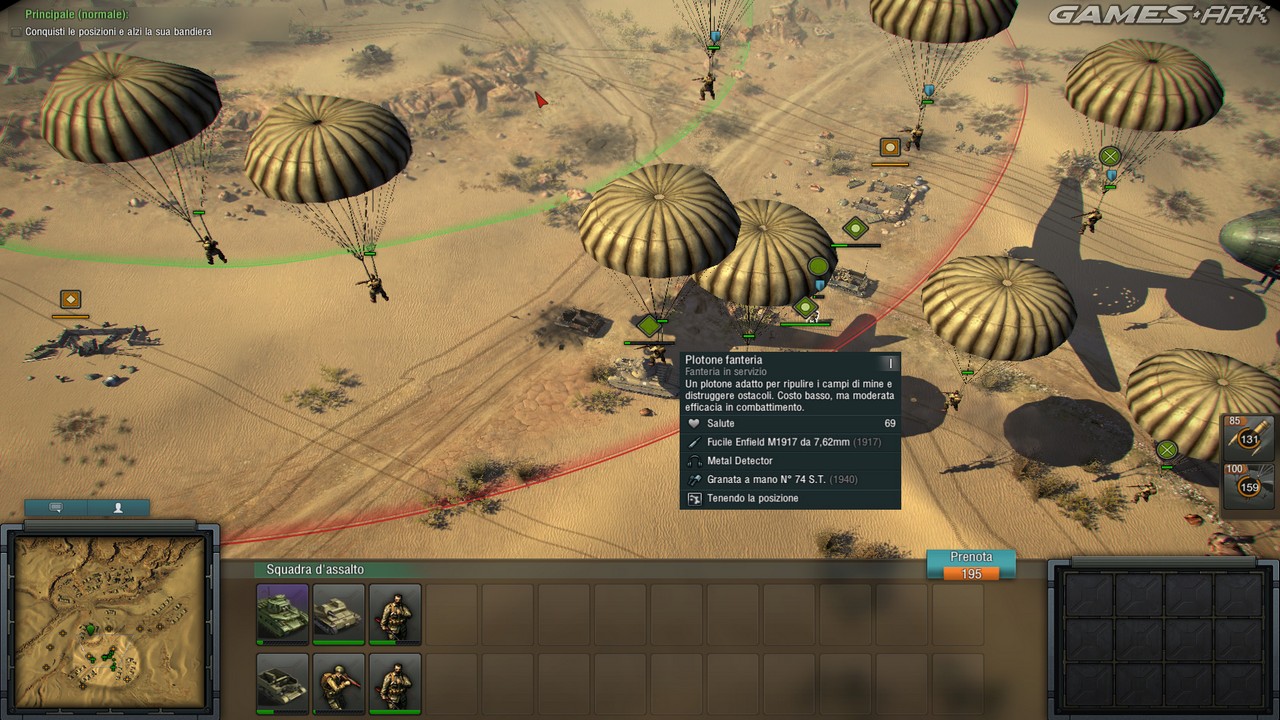Select the crouching rifleman with backpack card
Screen dimensions: 1280x720
point(339,682)
